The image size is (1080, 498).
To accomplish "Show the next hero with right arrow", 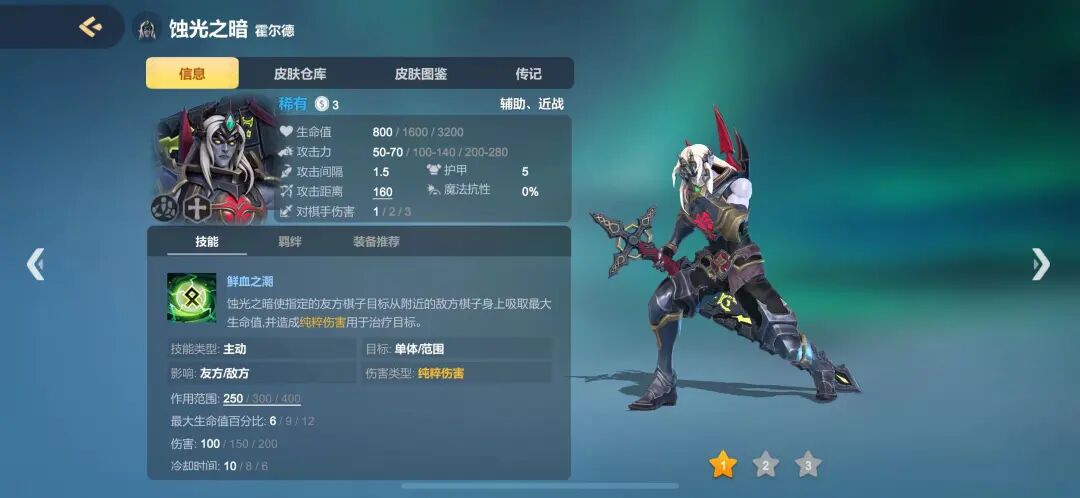I will (x=1041, y=264).
